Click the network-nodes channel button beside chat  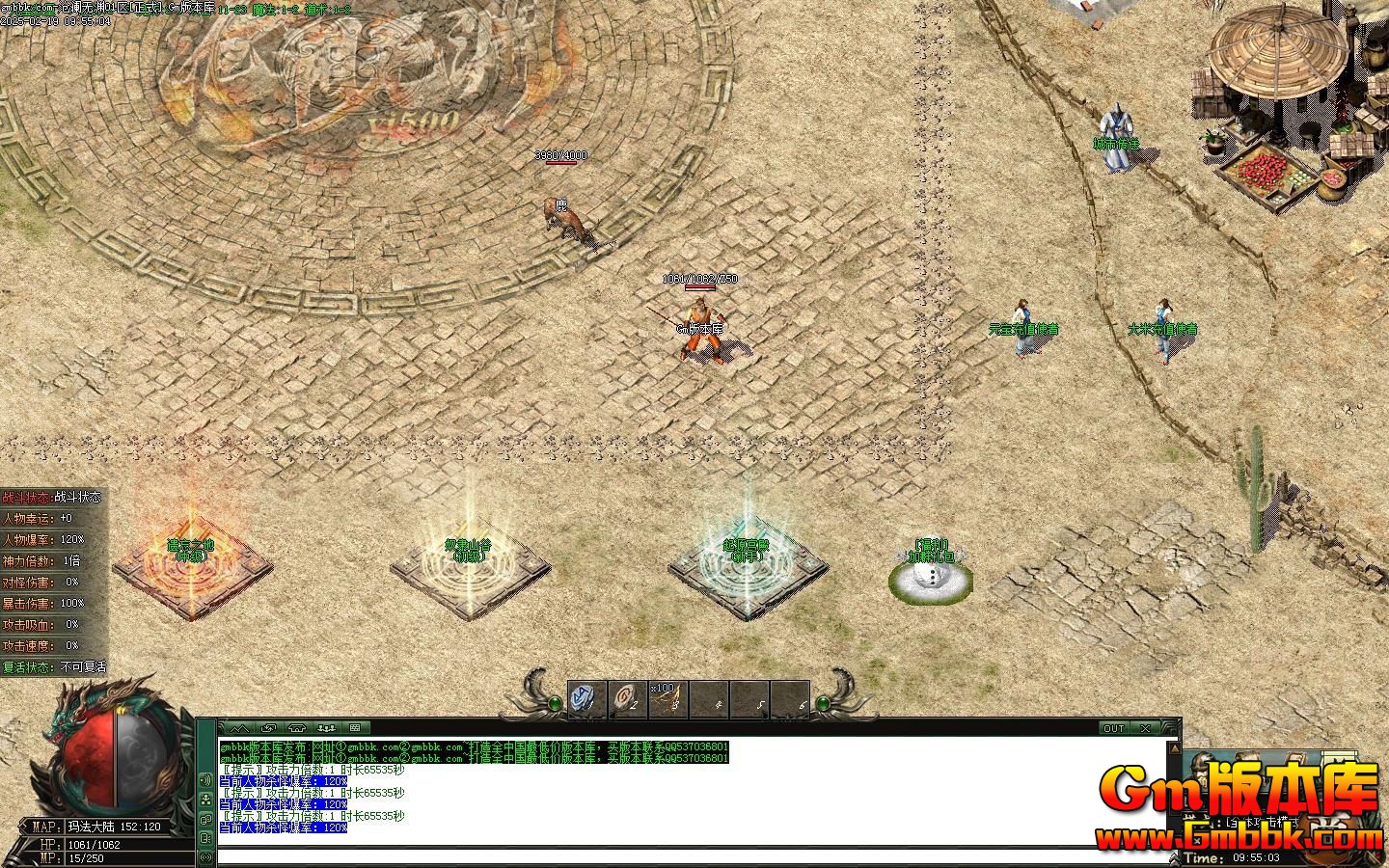205,800
